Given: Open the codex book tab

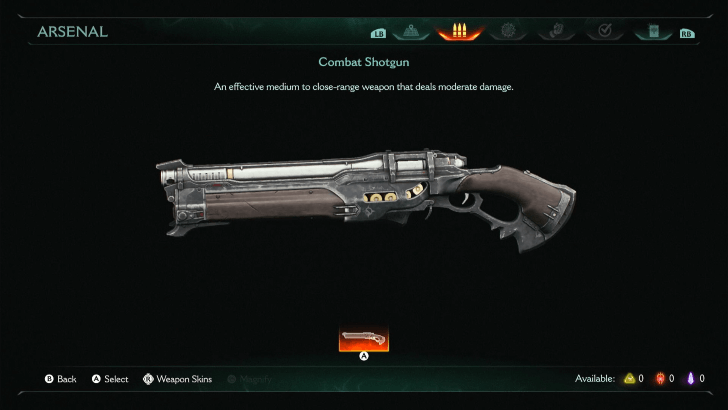Looking at the screenshot, I should click(x=654, y=31).
